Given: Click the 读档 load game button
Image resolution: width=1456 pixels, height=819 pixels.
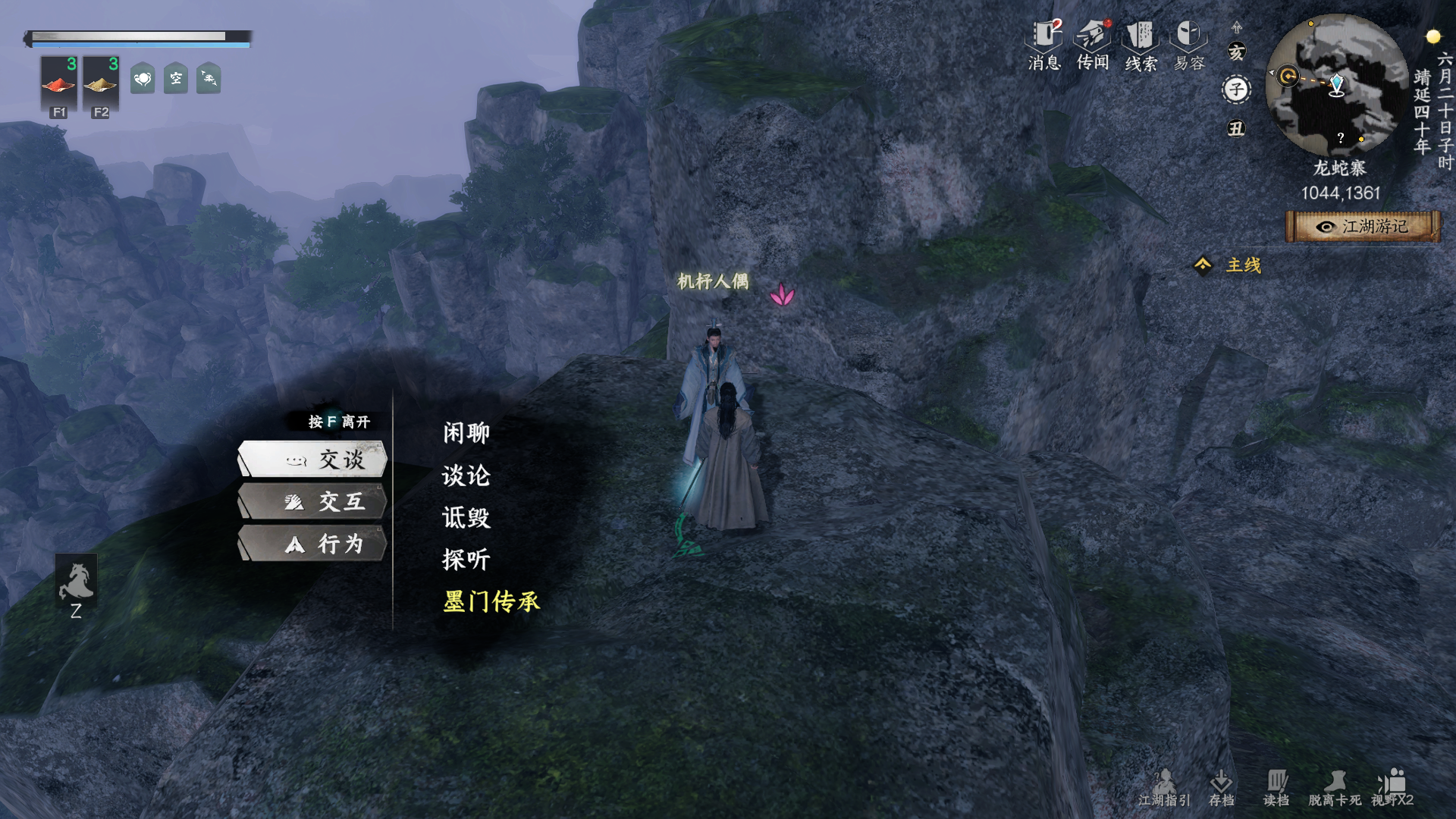Looking at the screenshot, I should coord(1276,788).
